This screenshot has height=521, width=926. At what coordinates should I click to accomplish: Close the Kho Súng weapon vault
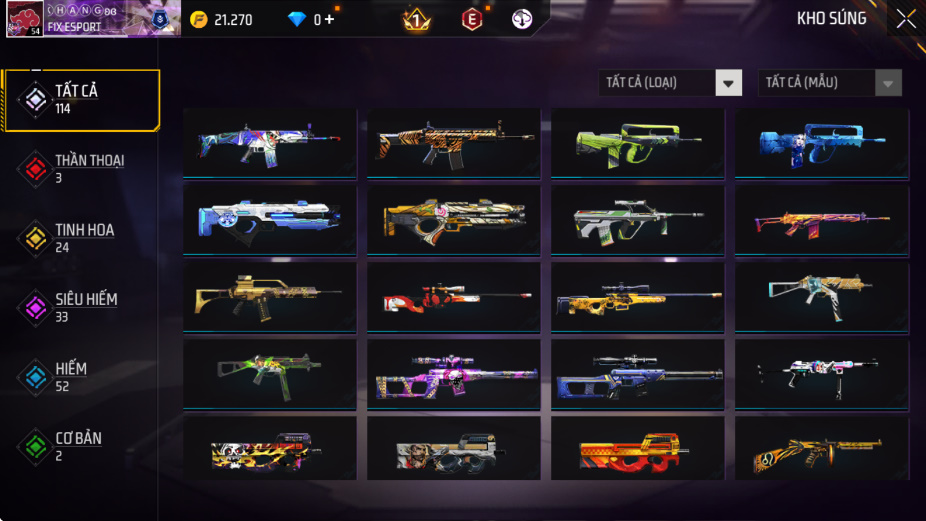(x=905, y=19)
